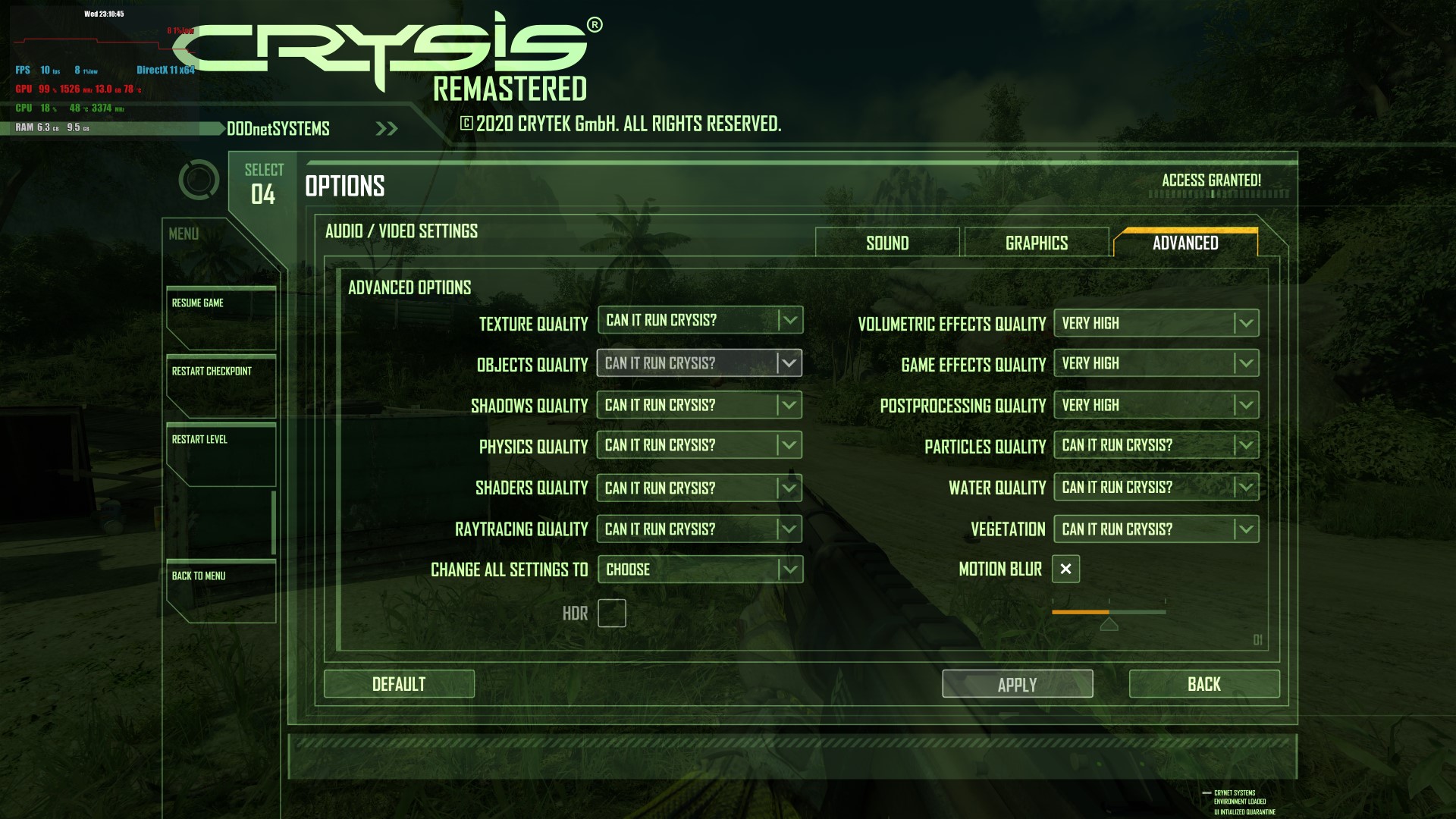
Task: Select the Advanced tab
Action: [1185, 243]
